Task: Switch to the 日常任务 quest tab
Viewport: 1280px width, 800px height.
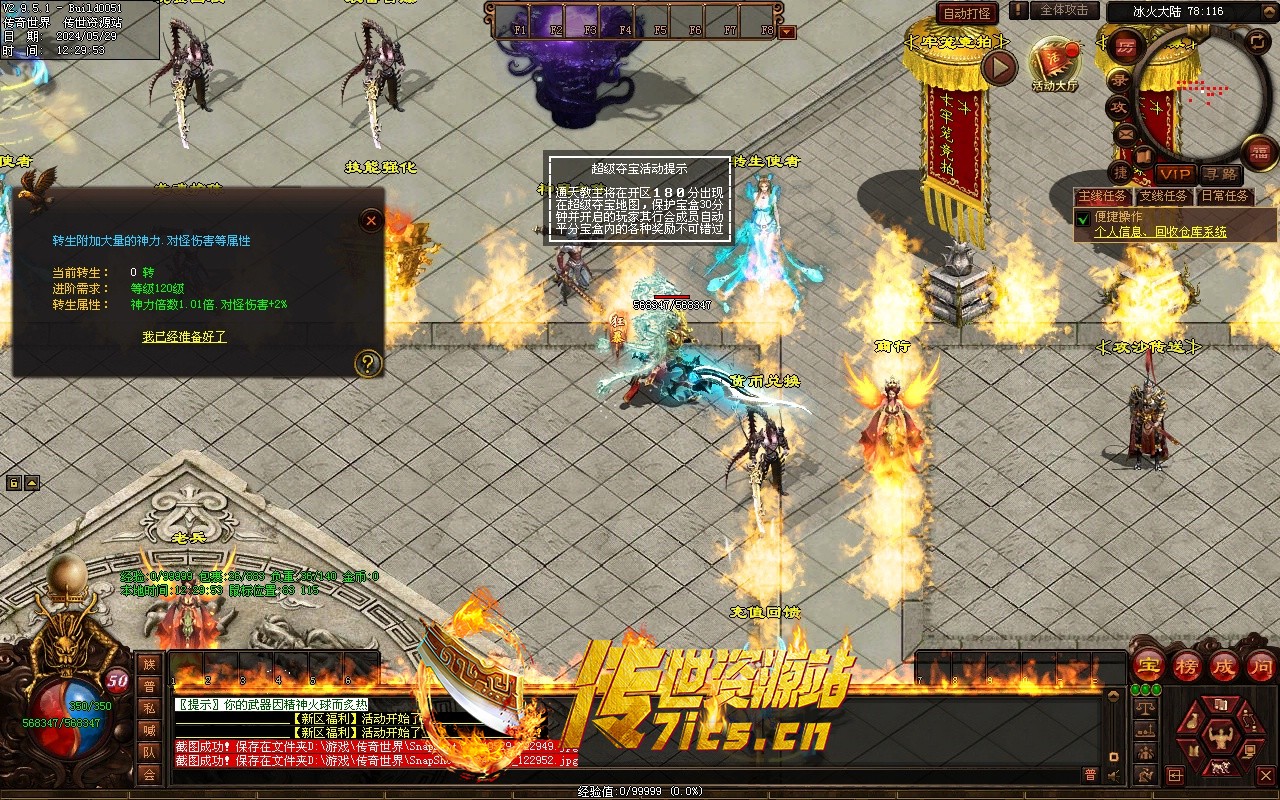Action: [x=1224, y=196]
